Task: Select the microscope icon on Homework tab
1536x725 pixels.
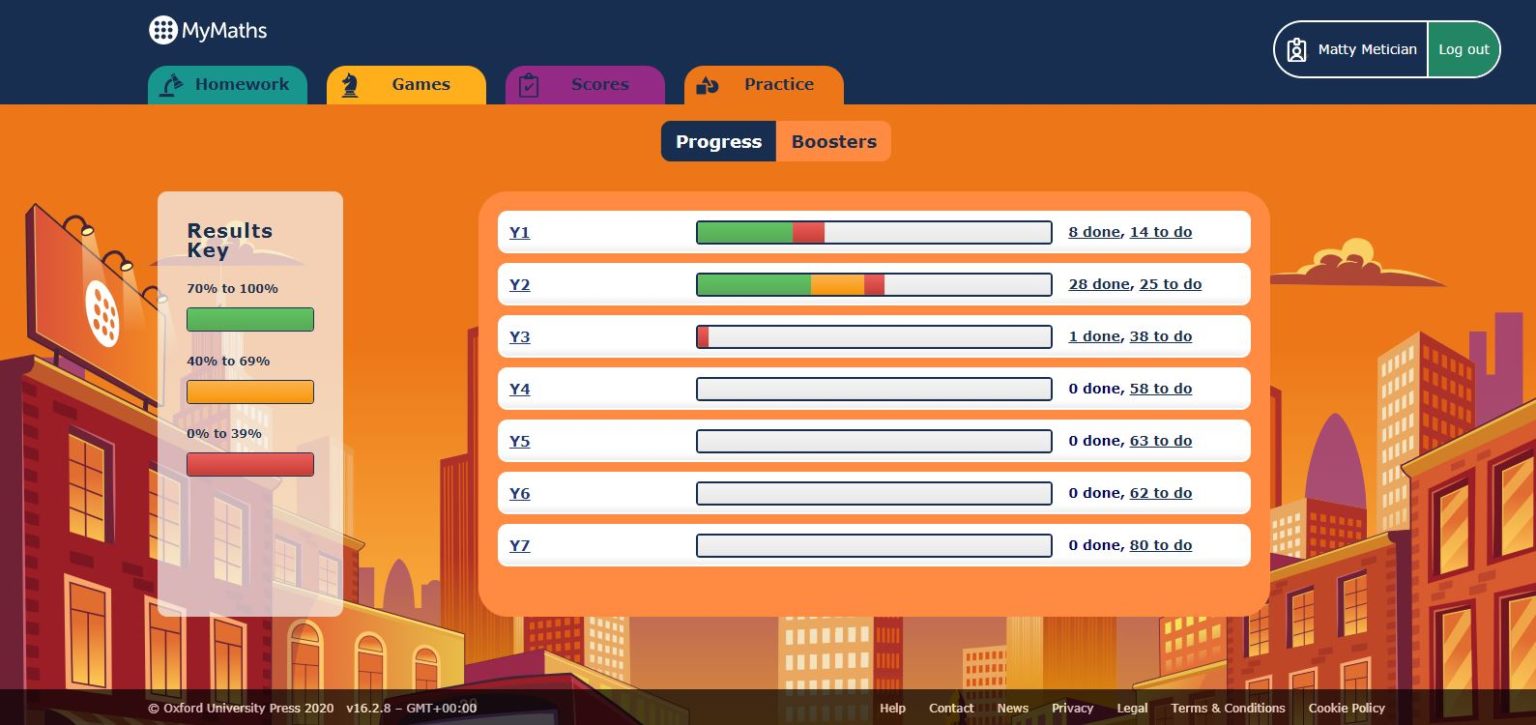Action: (171, 86)
